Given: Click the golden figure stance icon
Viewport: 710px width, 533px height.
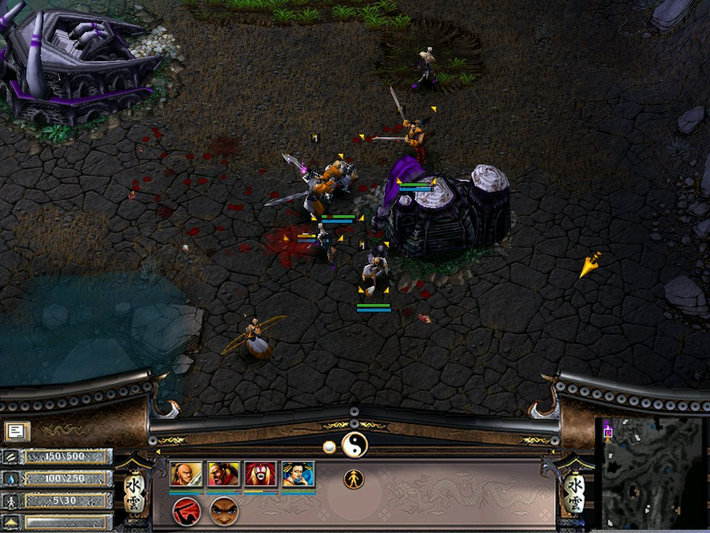Looking at the screenshot, I should tap(353, 478).
